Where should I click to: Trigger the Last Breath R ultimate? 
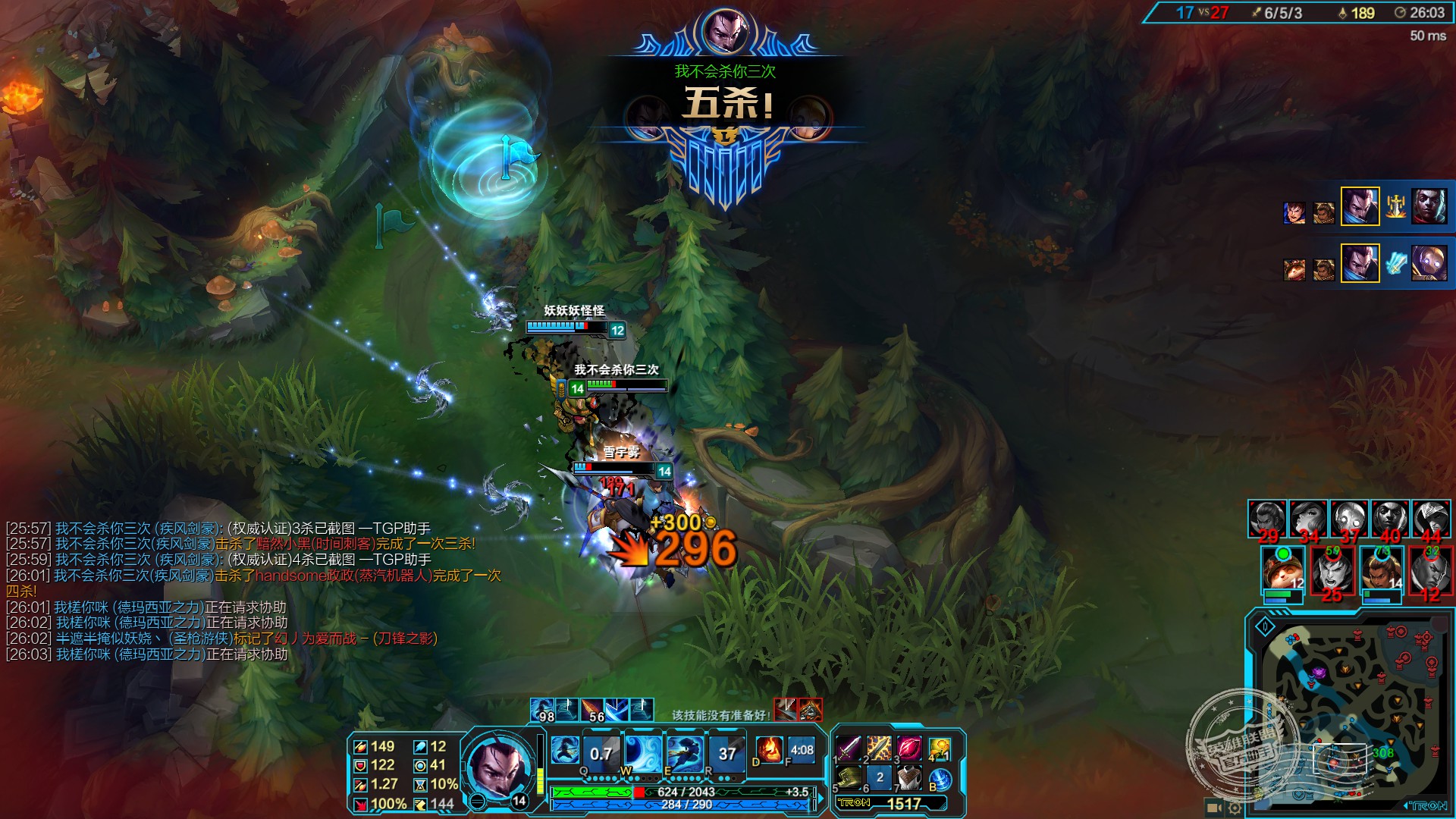click(726, 752)
